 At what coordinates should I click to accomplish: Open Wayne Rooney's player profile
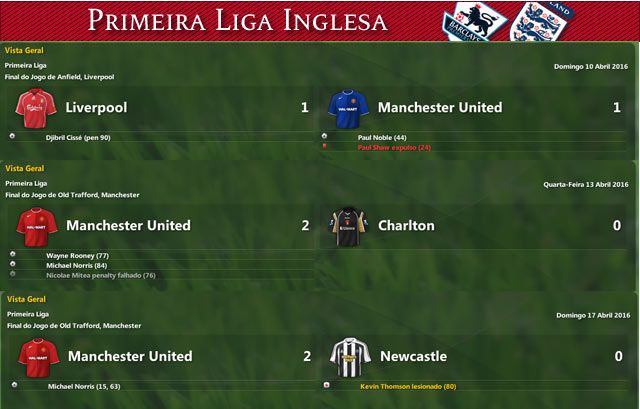pos(76,256)
